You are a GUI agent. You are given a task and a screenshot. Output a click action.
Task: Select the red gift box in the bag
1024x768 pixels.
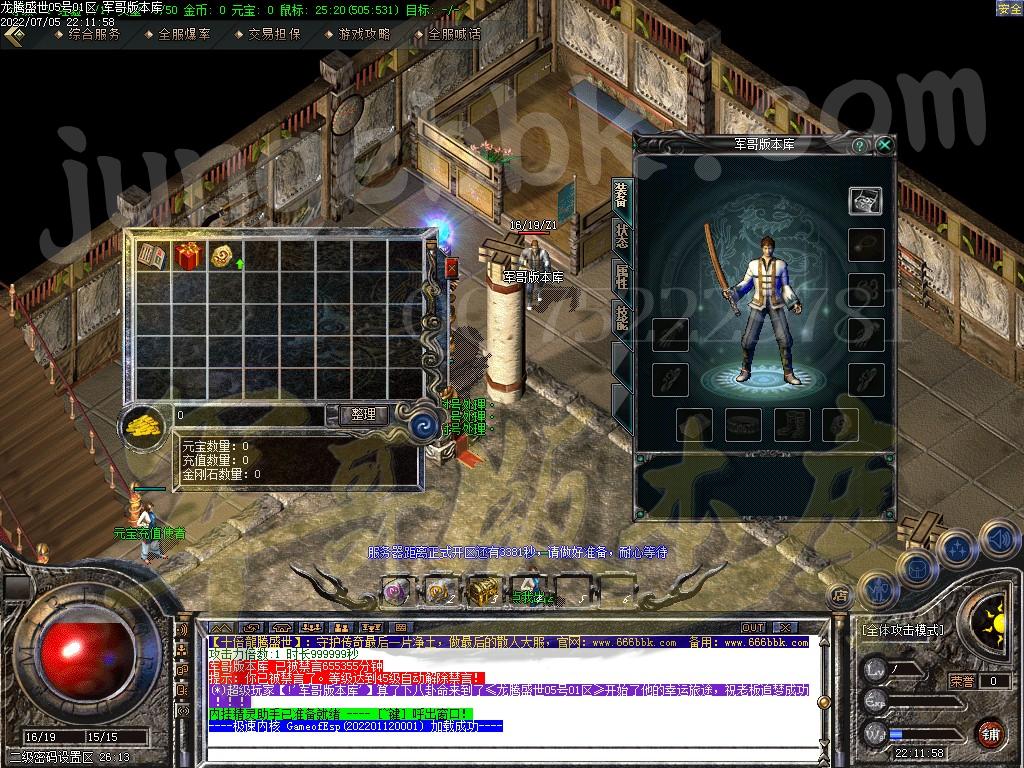coord(188,256)
